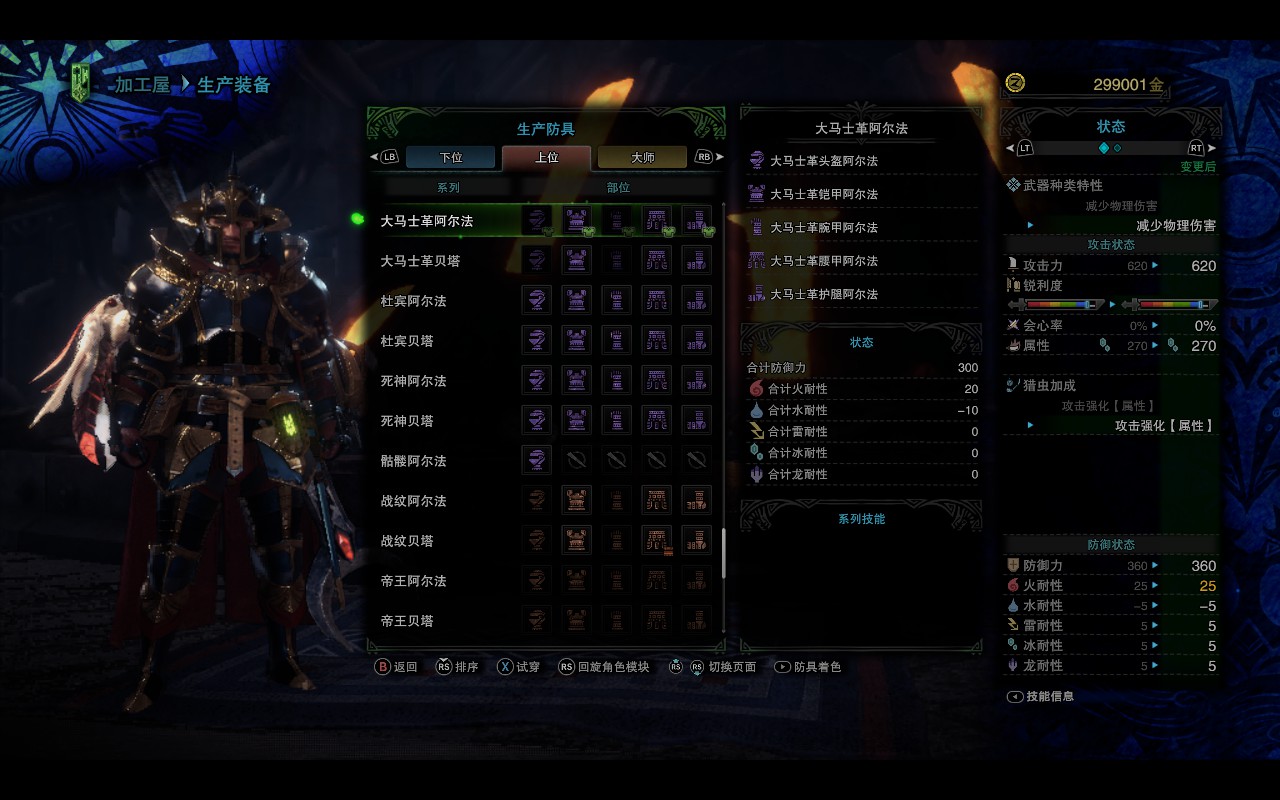Open the 大师 rank tab
Image resolution: width=1280 pixels, height=800 pixels.
tap(642, 157)
